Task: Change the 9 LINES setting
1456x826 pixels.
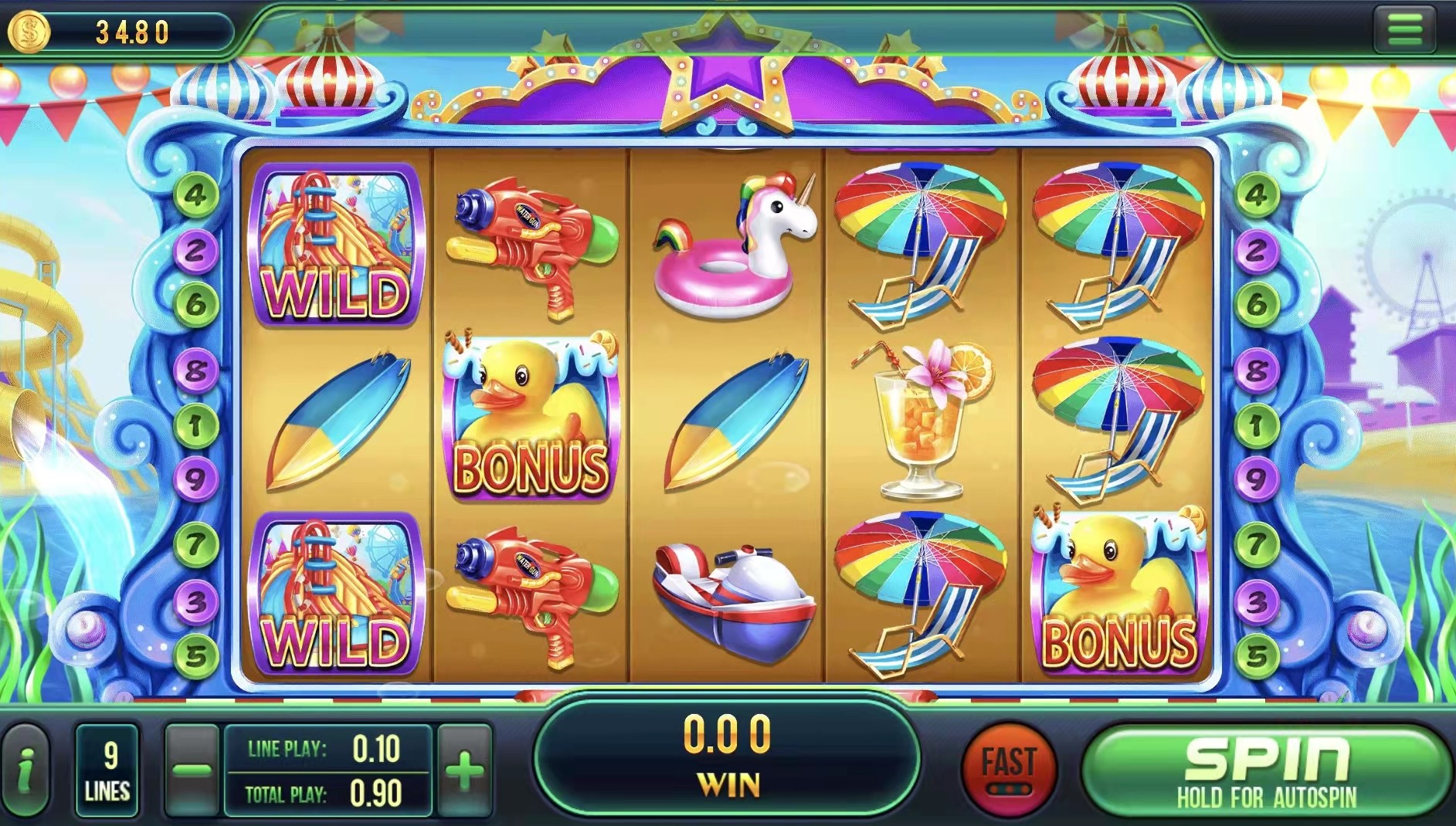Action: click(x=107, y=770)
